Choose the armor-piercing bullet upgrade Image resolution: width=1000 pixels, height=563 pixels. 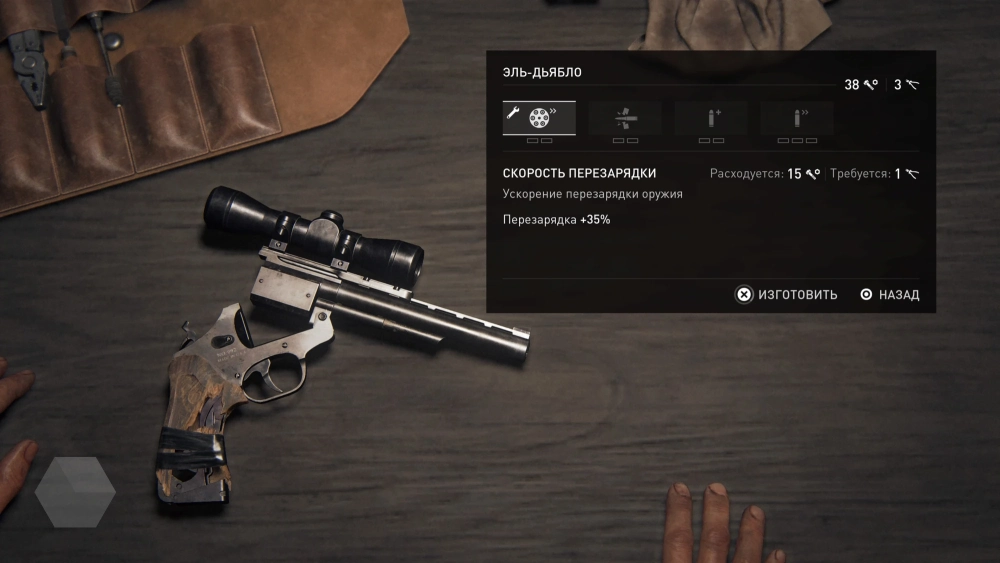[x=625, y=118]
